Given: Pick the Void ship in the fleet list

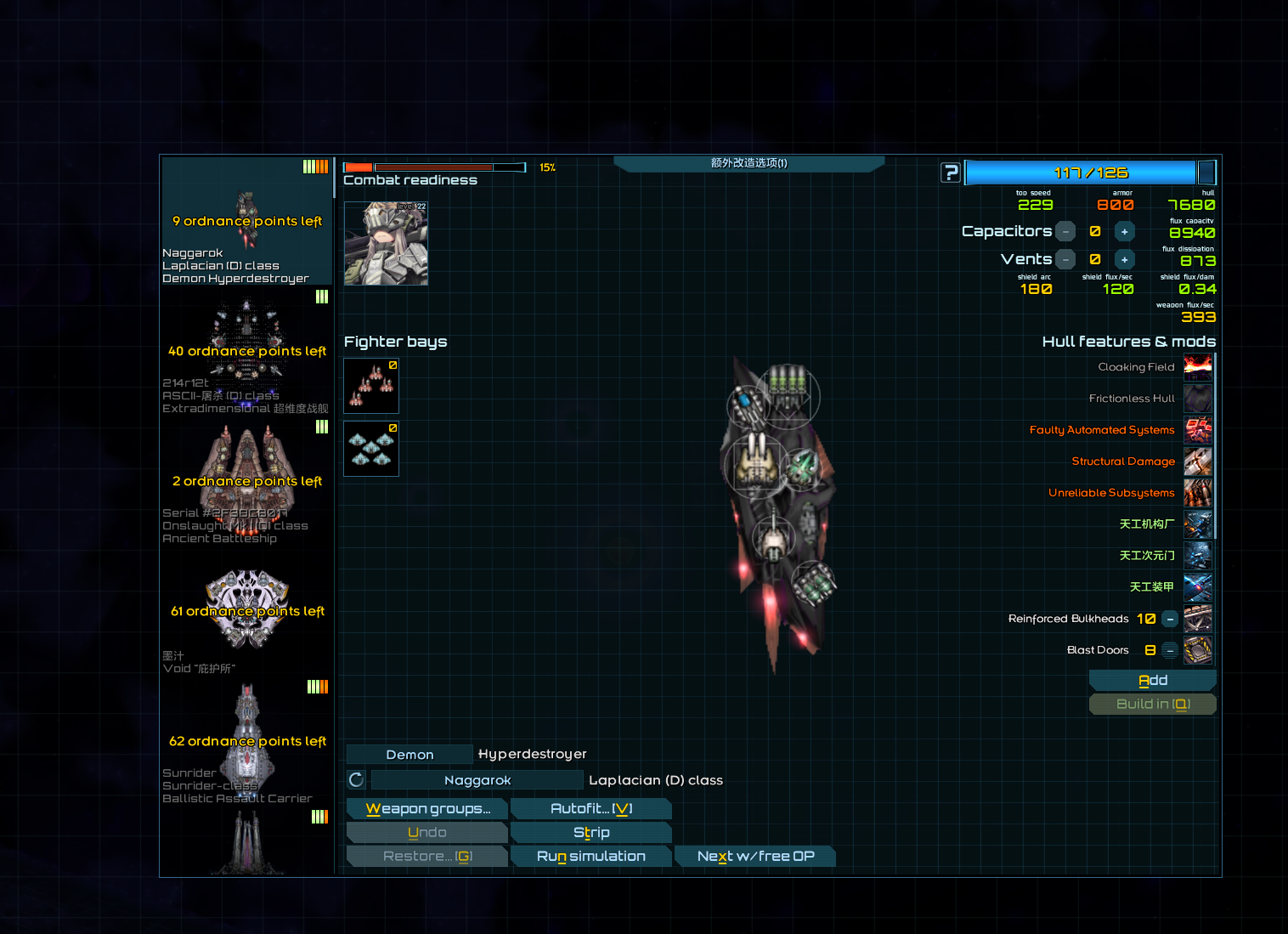Looking at the screenshot, I should point(246,612).
